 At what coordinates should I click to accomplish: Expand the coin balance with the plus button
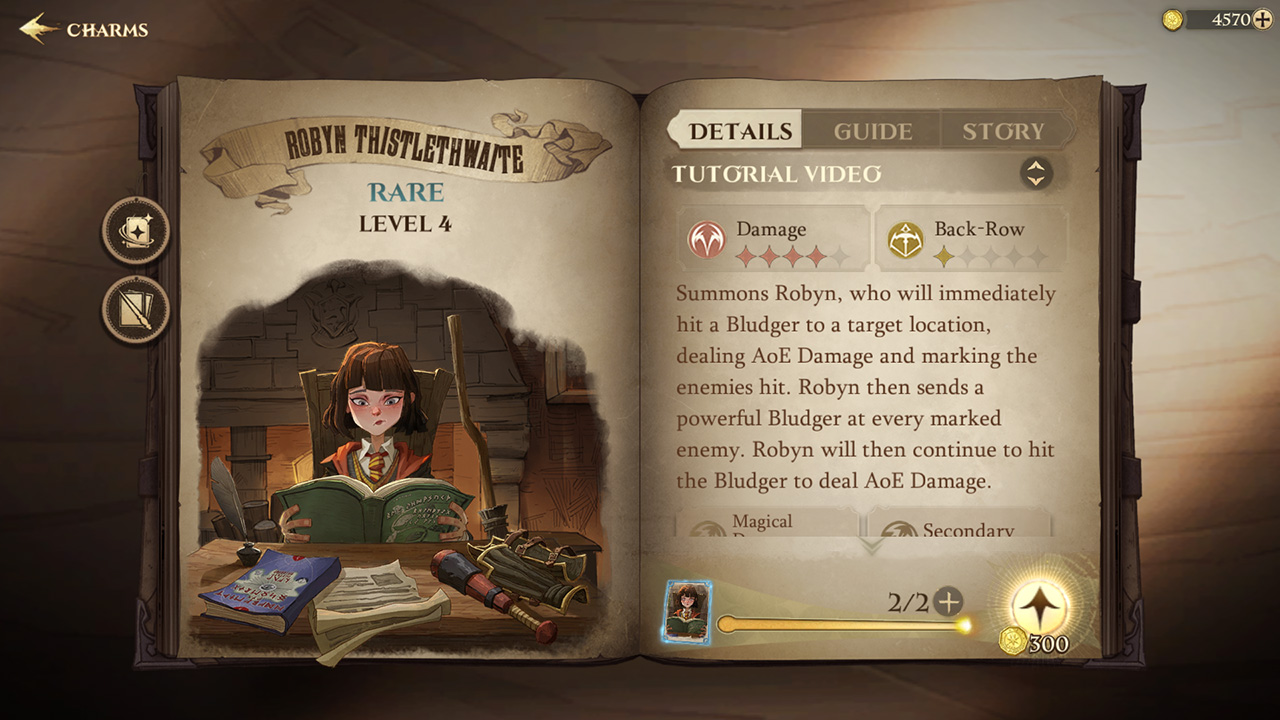pos(1261,17)
